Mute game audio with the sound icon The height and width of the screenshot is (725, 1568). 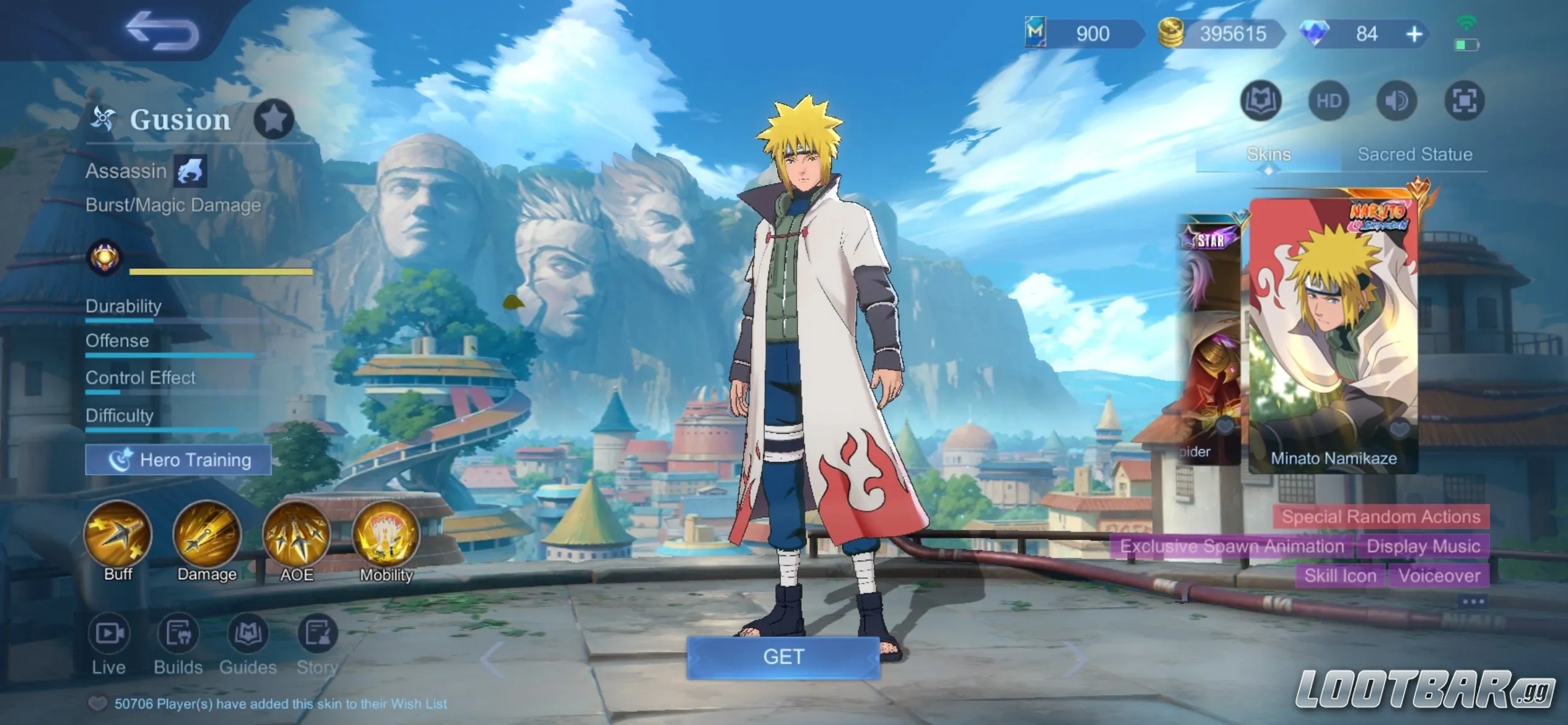(1396, 100)
